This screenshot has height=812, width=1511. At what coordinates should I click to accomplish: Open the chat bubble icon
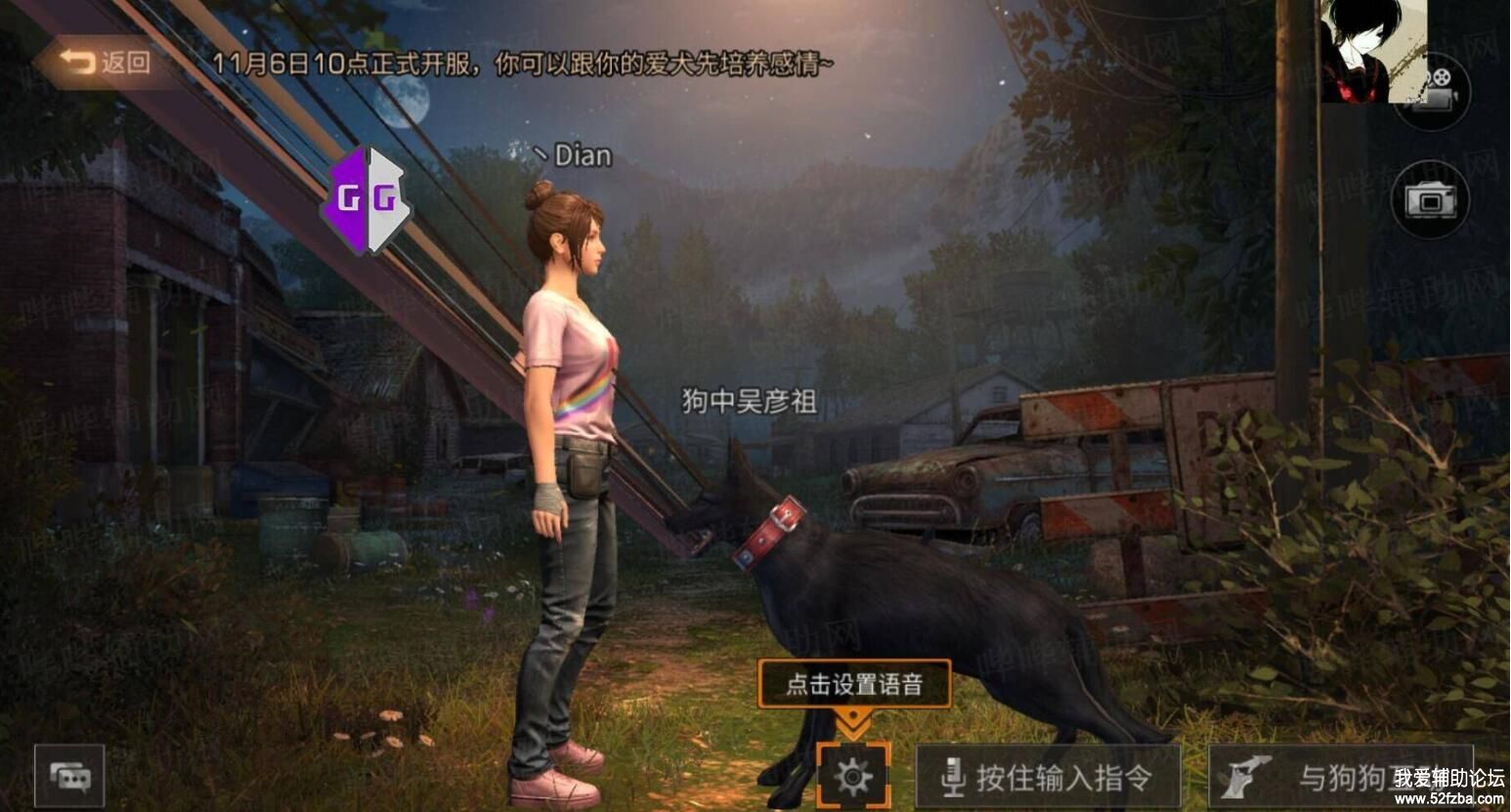[x=69, y=776]
